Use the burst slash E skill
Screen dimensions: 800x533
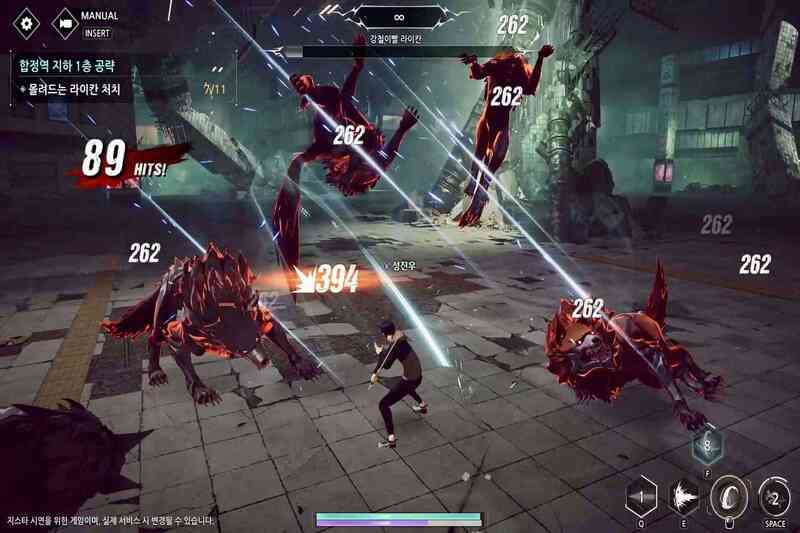pyautogui.click(x=686, y=494)
